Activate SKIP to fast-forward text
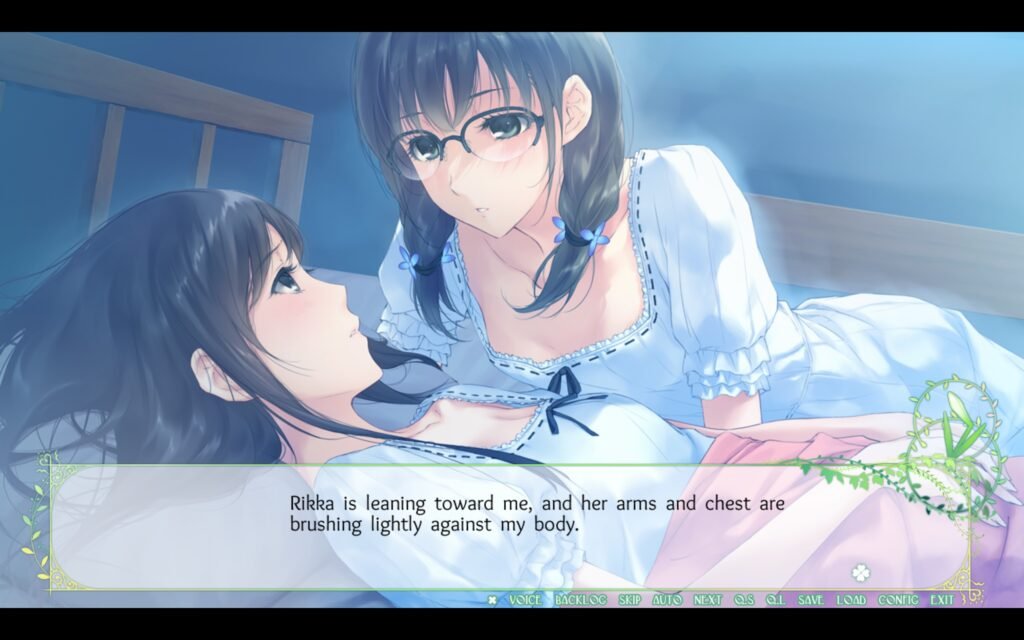The width and height of the screenshot is (1024, 640). [629, 600]
